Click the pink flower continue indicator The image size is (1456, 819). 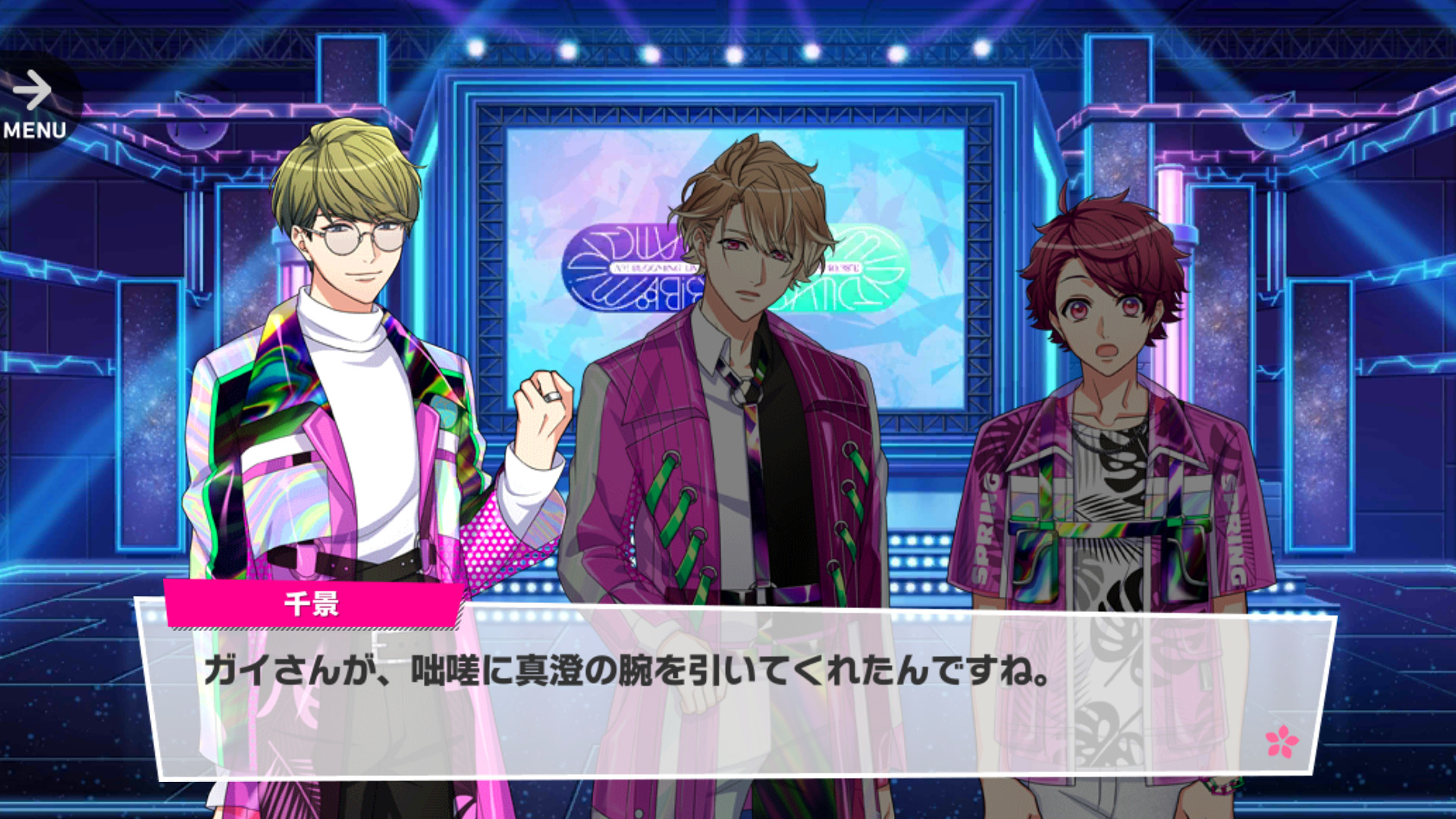[x=1282, y=741]
